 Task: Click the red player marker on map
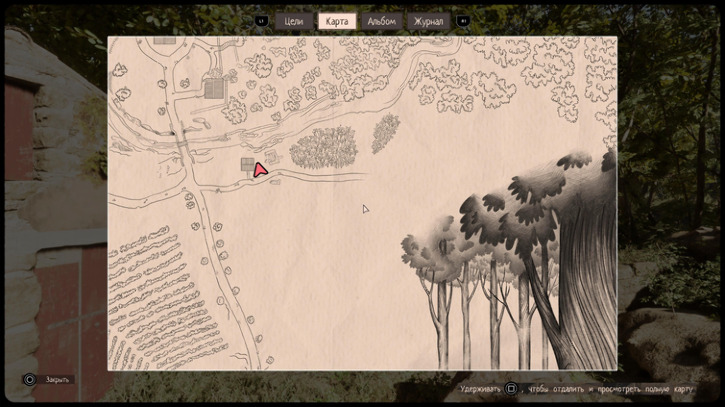[x=261, y=170]
